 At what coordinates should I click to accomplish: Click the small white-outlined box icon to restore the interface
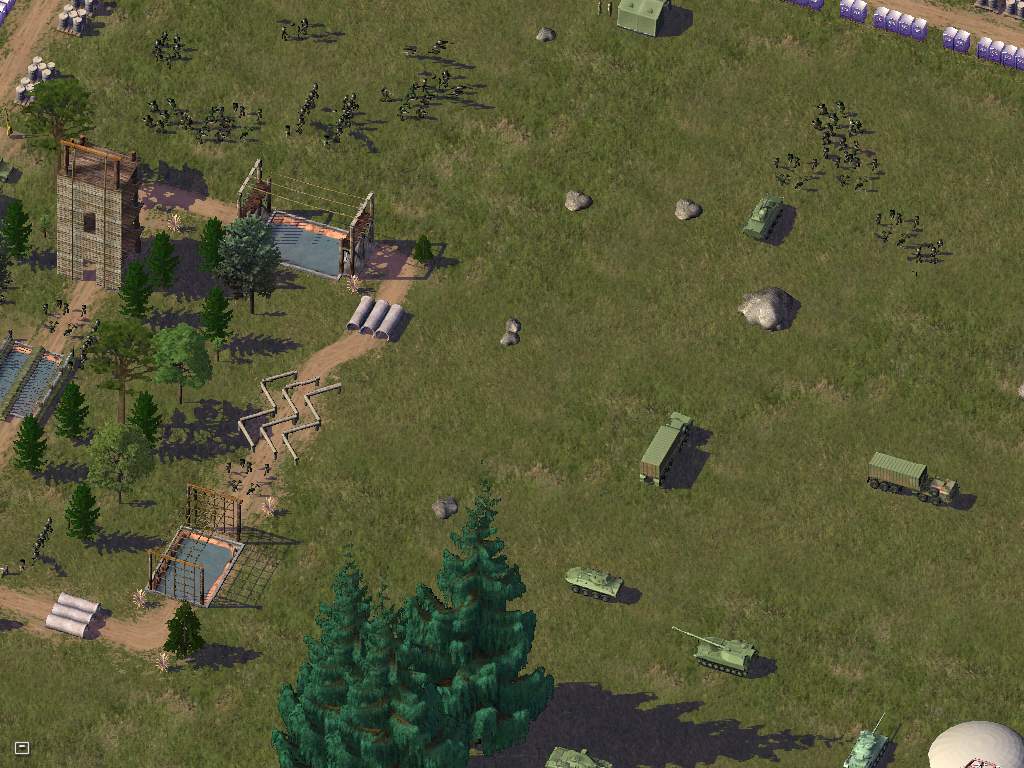(x=21, y=747)
